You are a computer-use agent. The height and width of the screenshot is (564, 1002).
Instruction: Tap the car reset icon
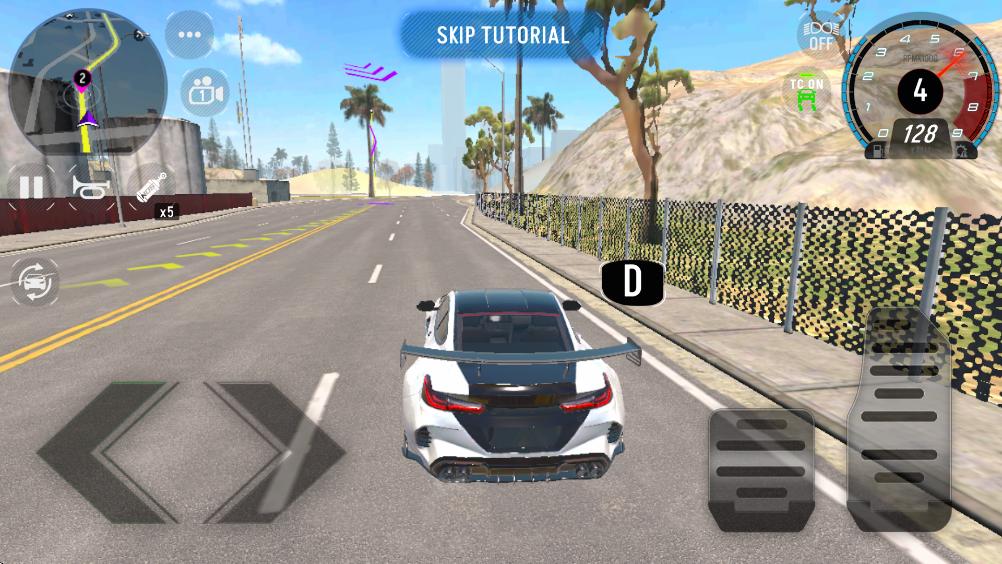(35, 283)
